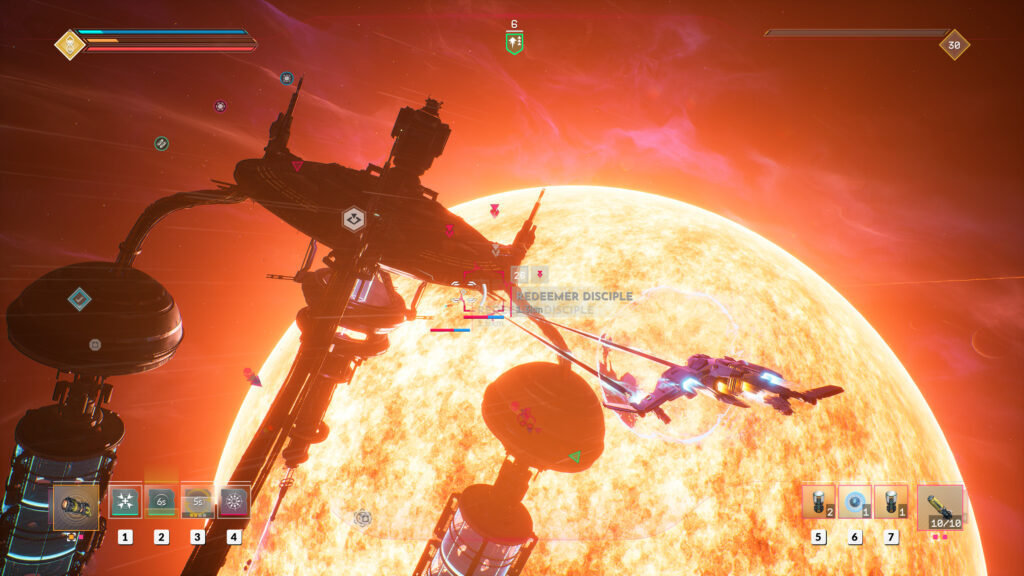Select the primary weapon slot with orange border

(x=76, y=504)
